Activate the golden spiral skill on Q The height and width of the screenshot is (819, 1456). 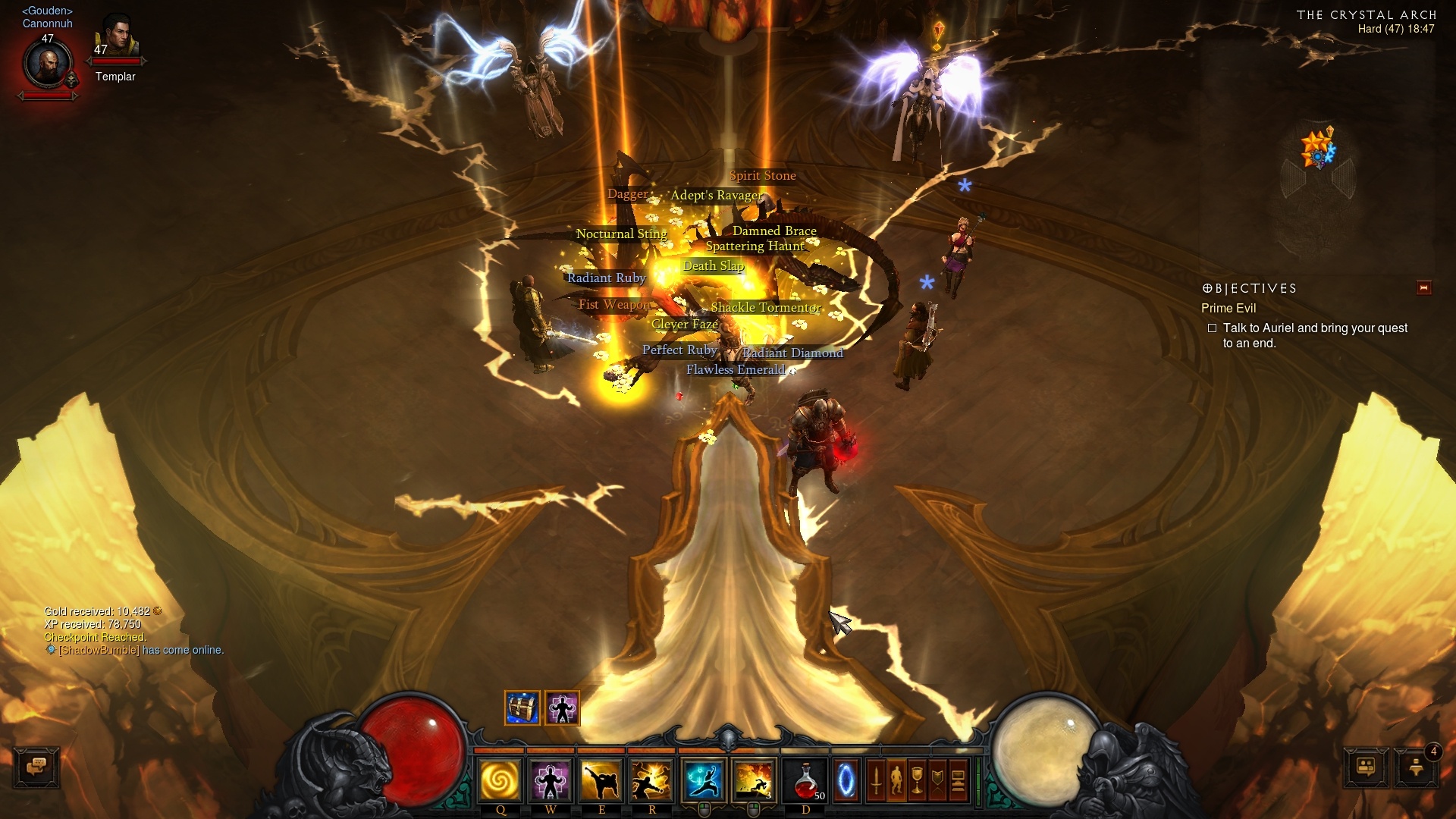pos(500,780)
